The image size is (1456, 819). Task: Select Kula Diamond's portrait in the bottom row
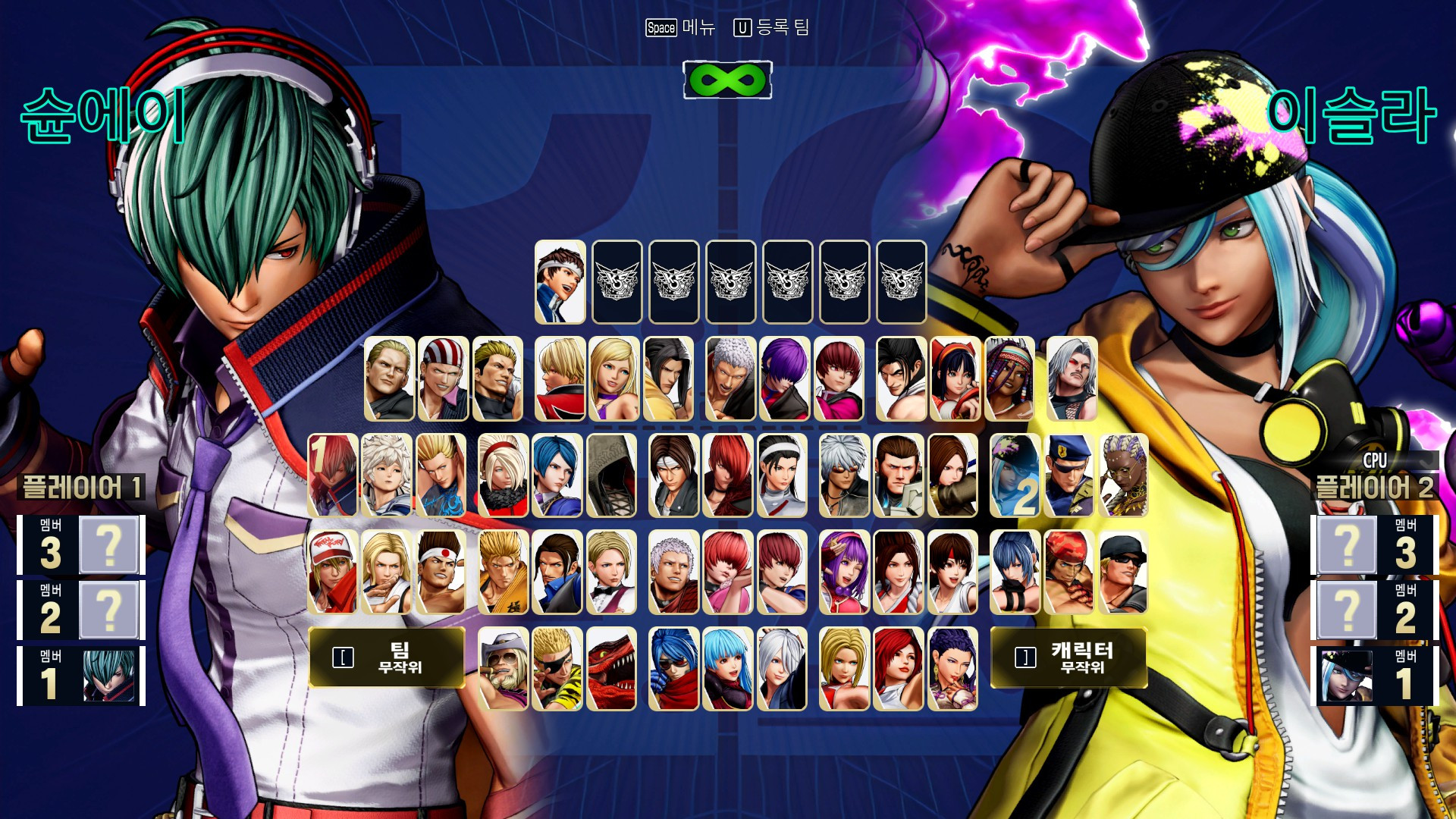pos(725,671)
